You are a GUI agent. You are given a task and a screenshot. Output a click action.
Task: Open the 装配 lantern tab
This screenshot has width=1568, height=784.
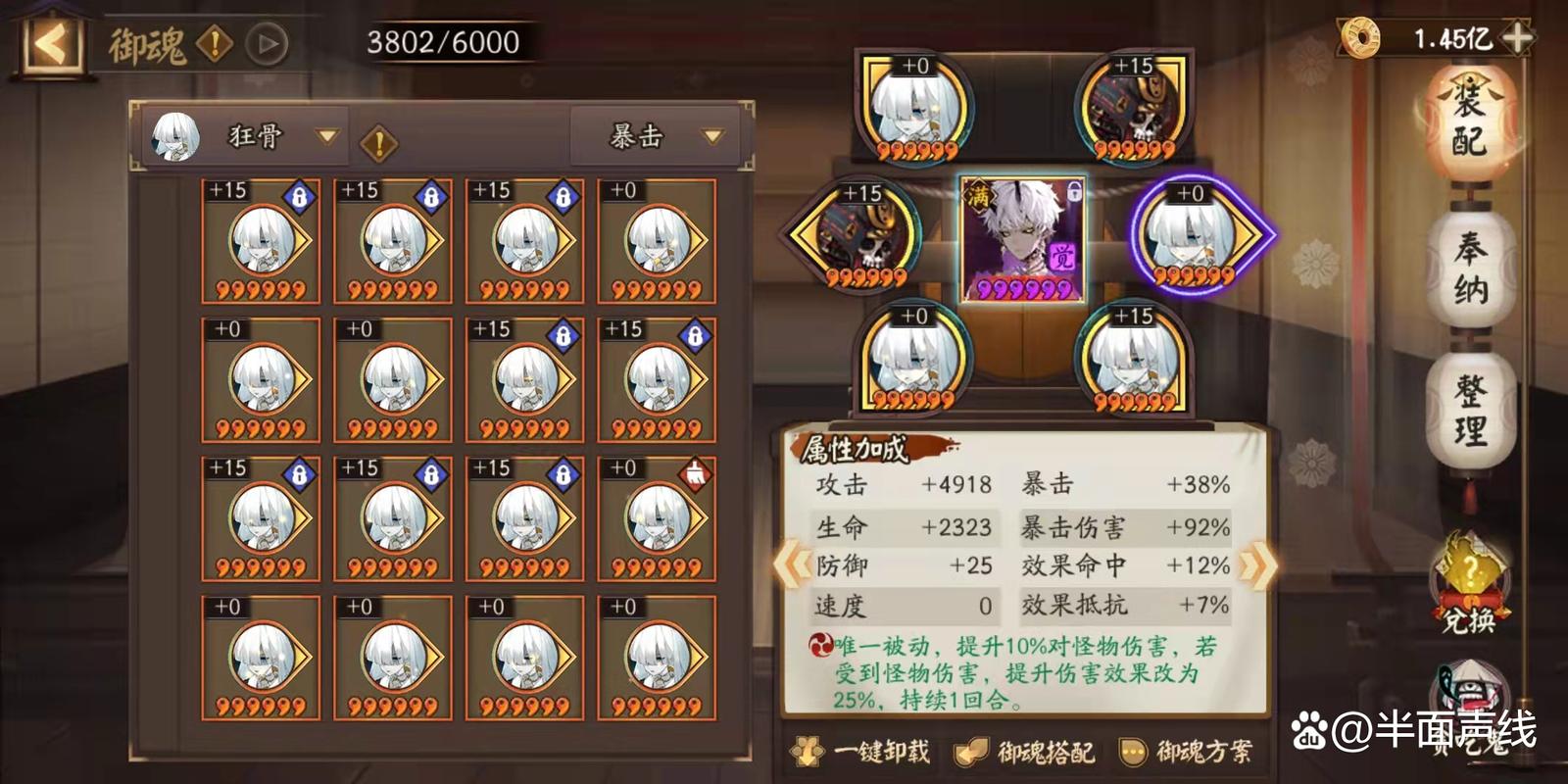pos(1469,122)
